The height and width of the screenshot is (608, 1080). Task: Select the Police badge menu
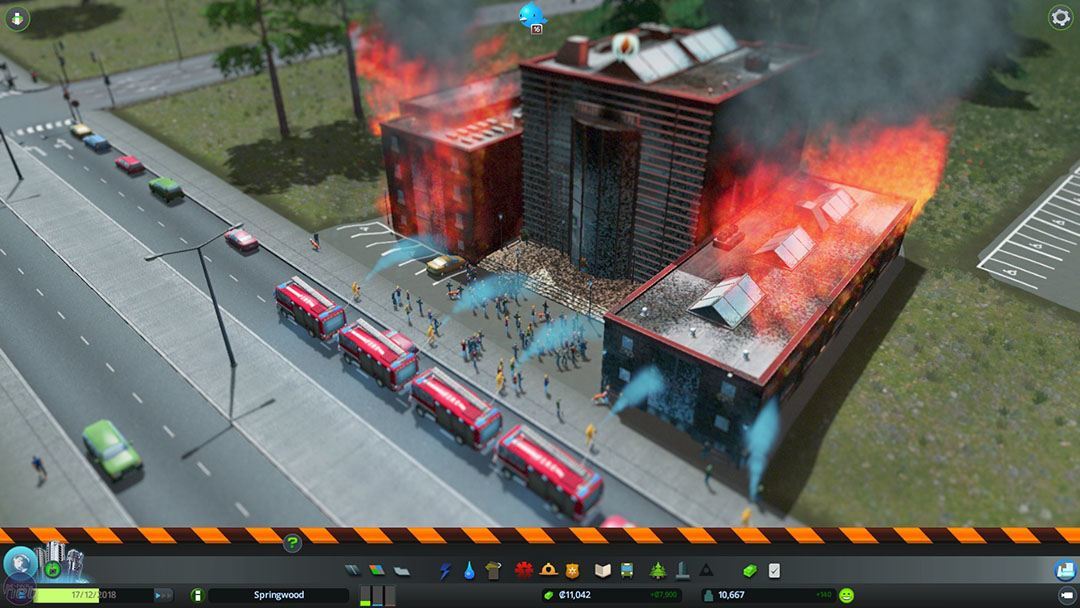(572, 570)
